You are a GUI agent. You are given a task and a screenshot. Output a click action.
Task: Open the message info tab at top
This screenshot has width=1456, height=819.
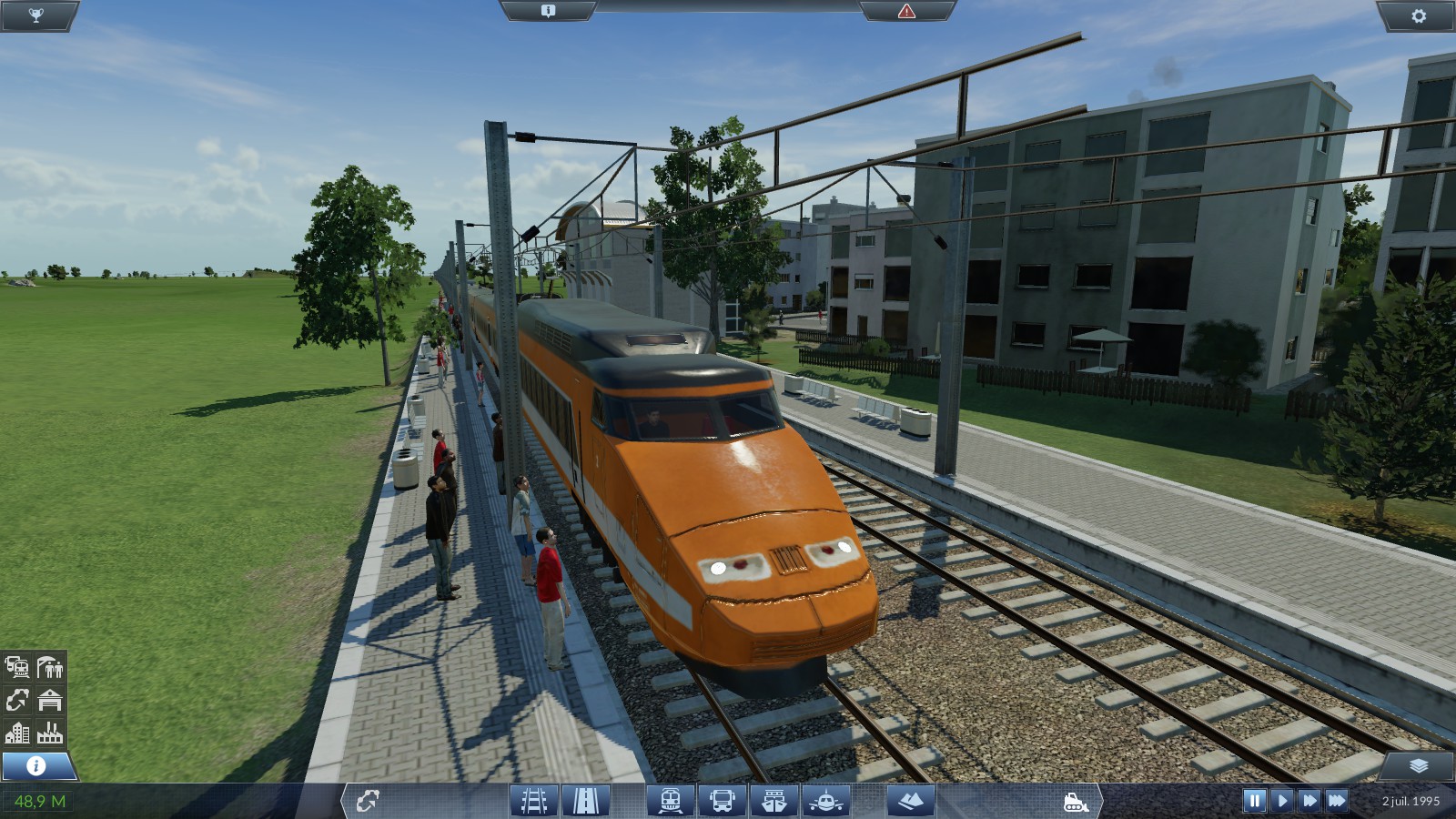548,11
